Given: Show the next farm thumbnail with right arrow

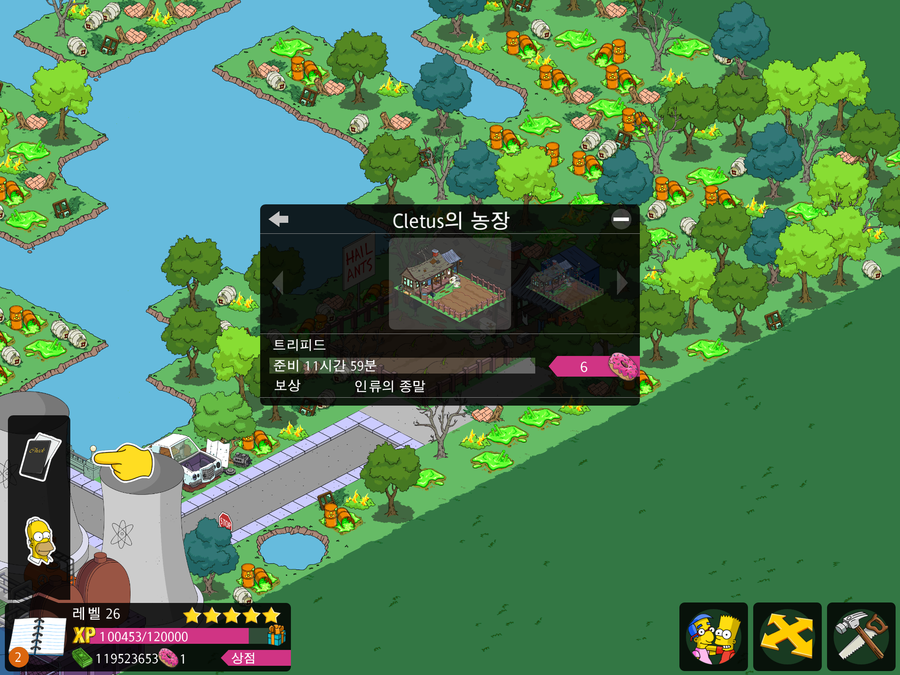Looking at the screenshot, I should click(x=622, y=283).
